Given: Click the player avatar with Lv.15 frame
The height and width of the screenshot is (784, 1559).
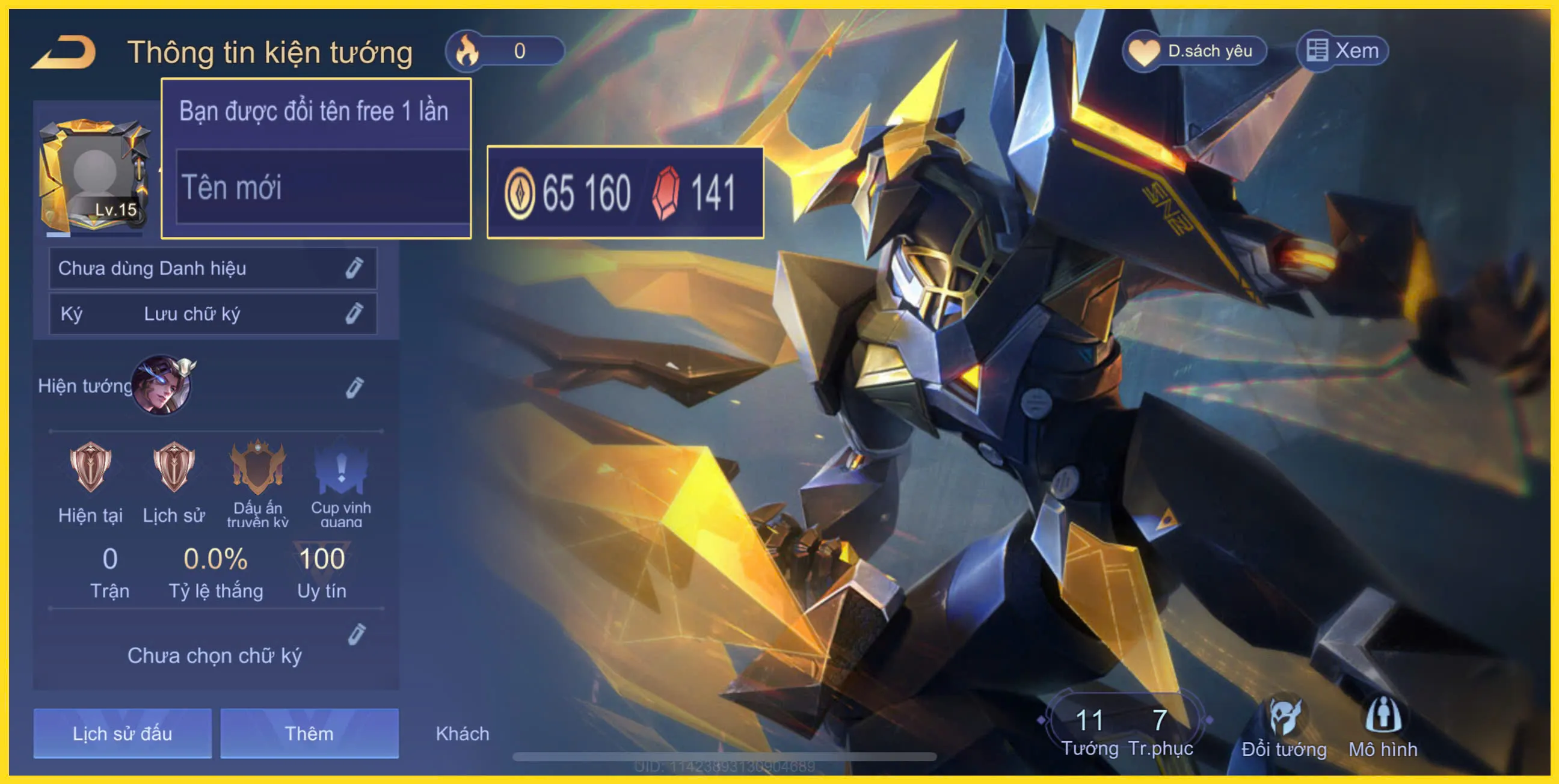Looking at the screenshot, I should pyautogui.click(x=94, y=176).
